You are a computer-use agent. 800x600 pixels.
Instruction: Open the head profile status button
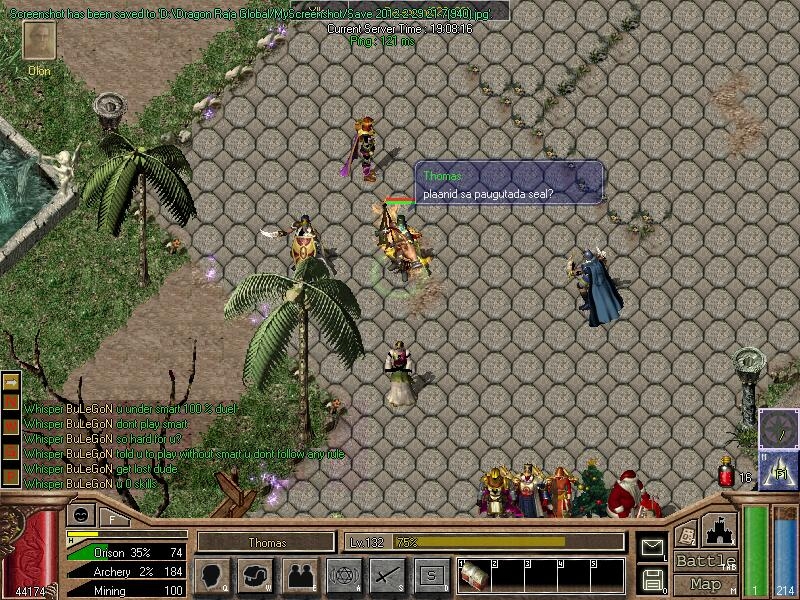[x=212, y=576]
